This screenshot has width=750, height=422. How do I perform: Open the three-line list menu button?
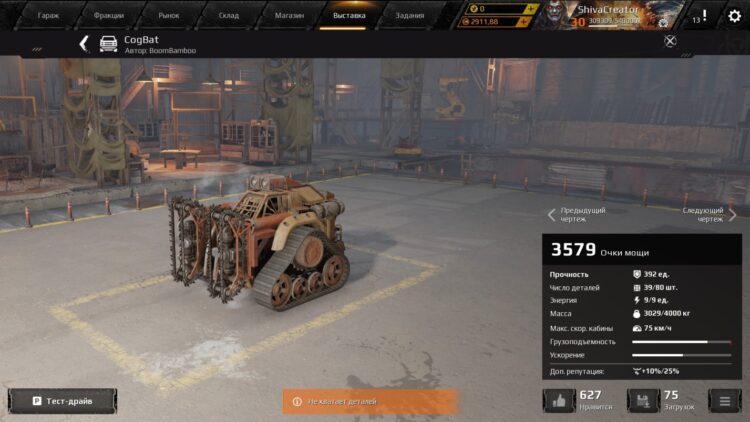pyautogui.click(x=724, y=401)
